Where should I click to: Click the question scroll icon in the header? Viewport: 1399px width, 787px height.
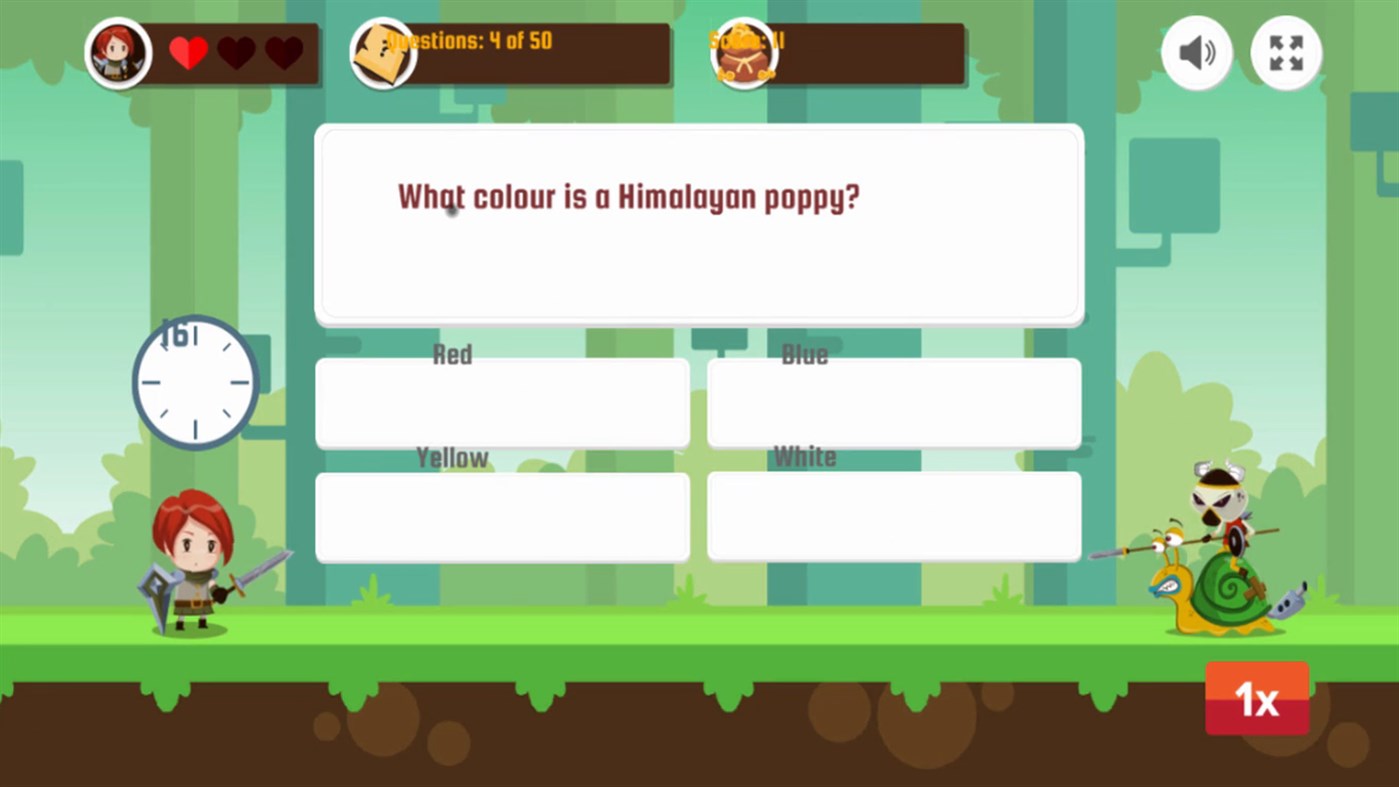(x=383, y=53)
